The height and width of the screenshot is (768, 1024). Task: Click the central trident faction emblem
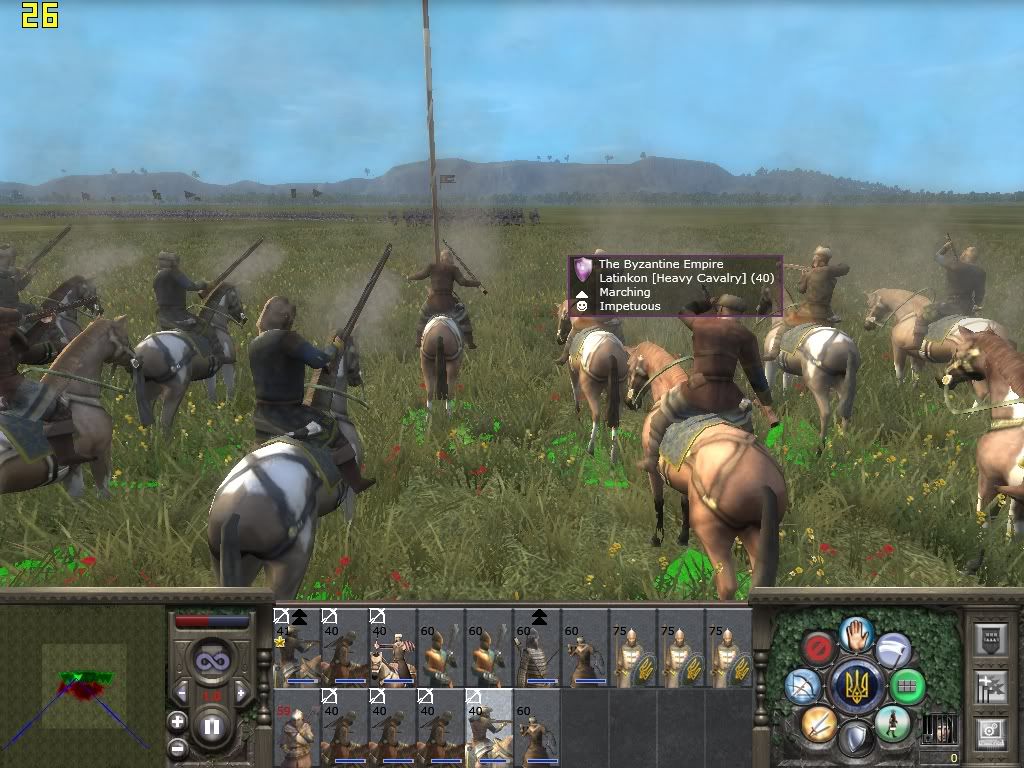point(856,686)
